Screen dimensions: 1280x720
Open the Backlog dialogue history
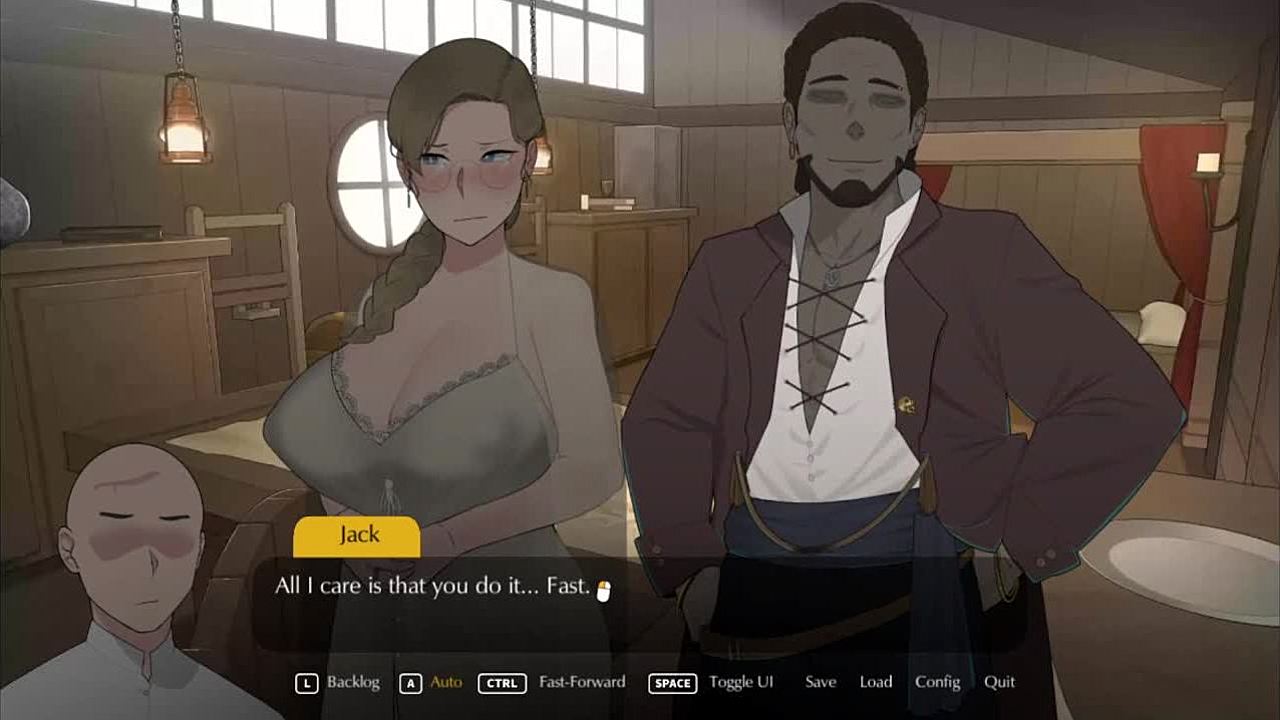pyautogui.click(x=352, y=682)
